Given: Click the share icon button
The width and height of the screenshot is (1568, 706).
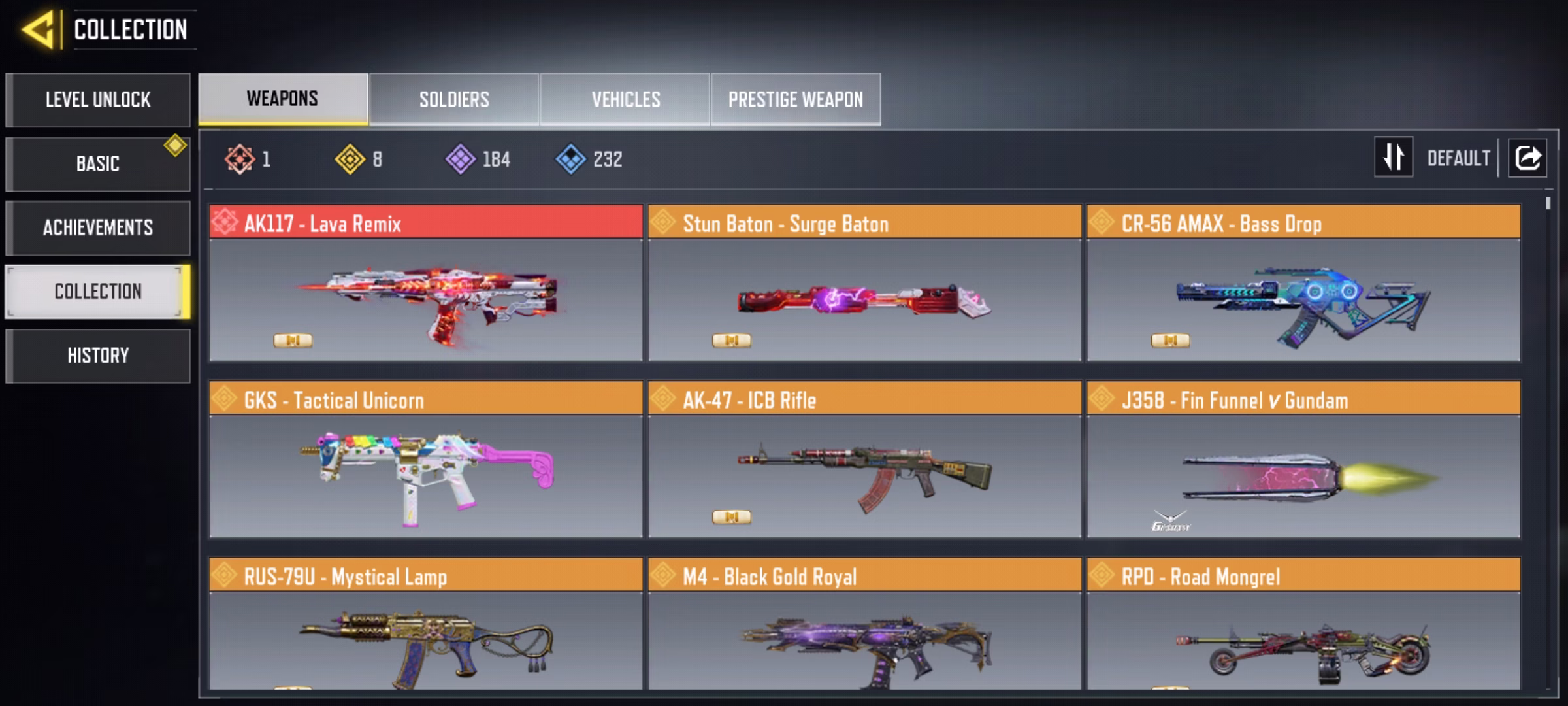Looking at the screenshot, I should tap(1527, 158).
